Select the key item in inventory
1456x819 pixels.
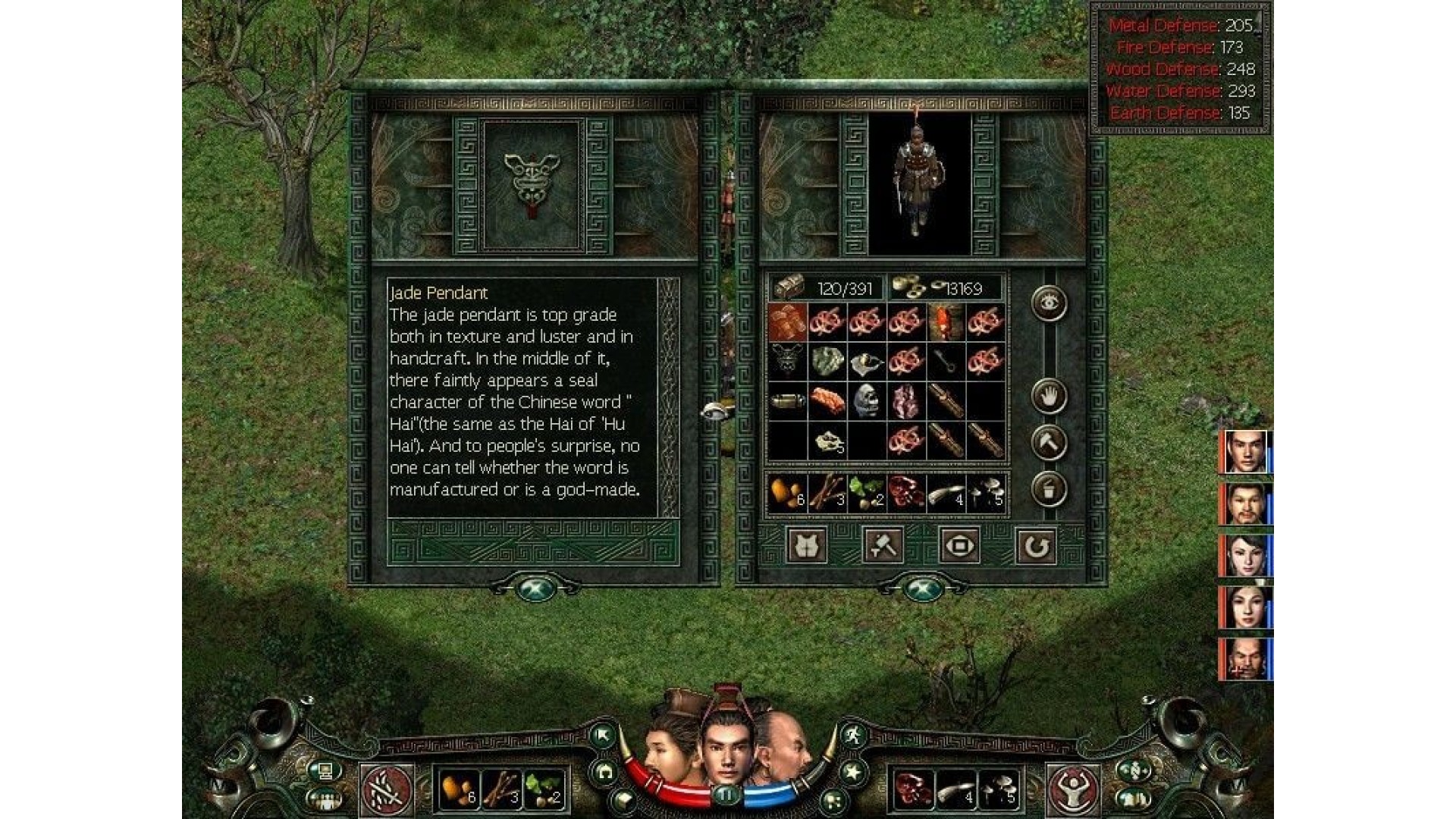(946, 361)
